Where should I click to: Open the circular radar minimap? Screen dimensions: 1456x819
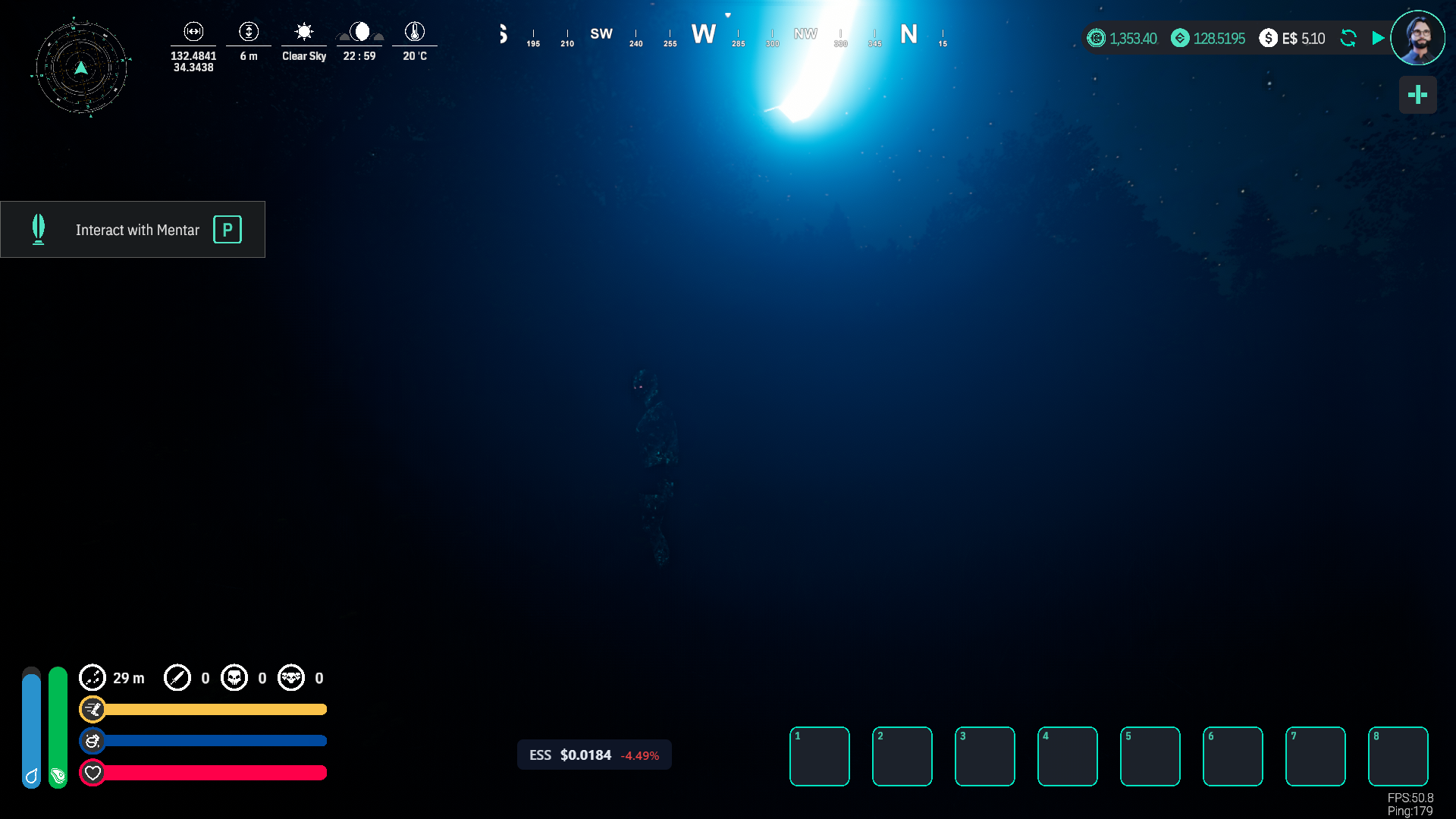coord(81,68)
